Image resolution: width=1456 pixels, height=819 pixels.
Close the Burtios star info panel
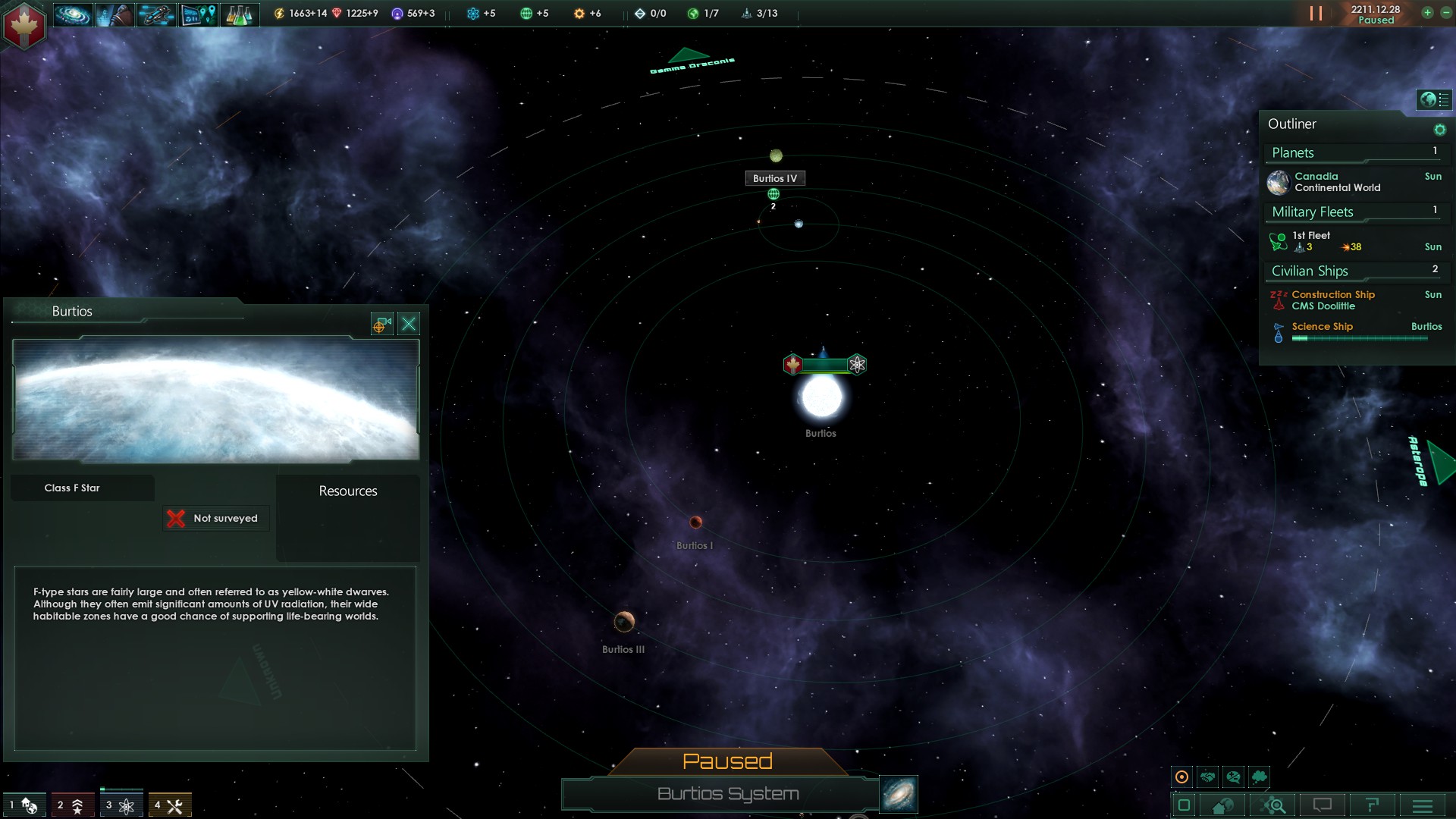(x=409, y=325)
